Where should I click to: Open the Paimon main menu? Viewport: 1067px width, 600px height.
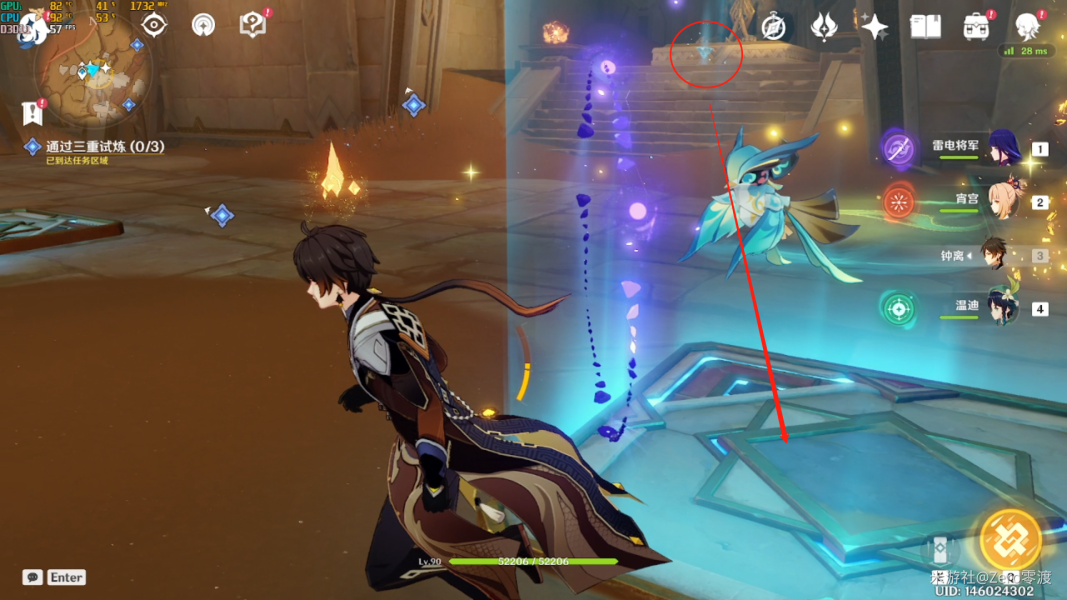point(32,27)
